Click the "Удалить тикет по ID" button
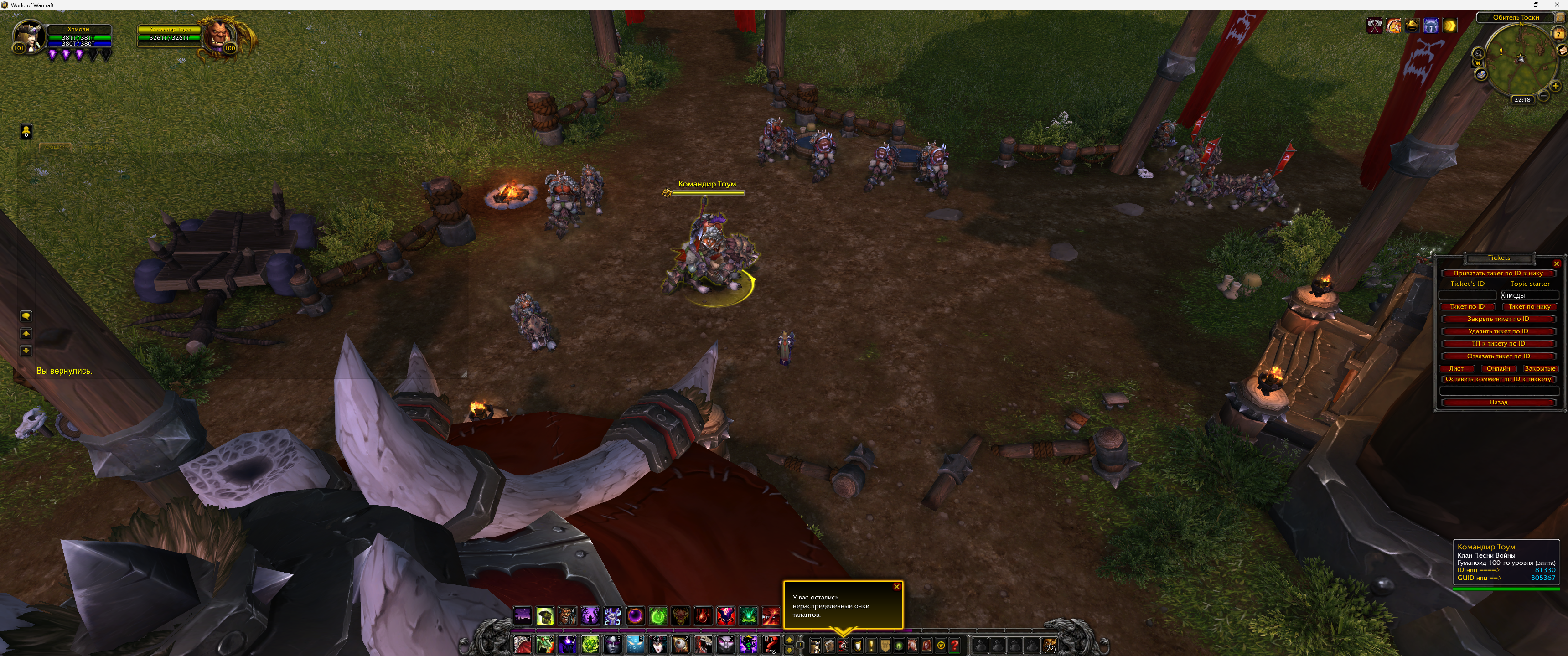 click(x=1497, y=332)
